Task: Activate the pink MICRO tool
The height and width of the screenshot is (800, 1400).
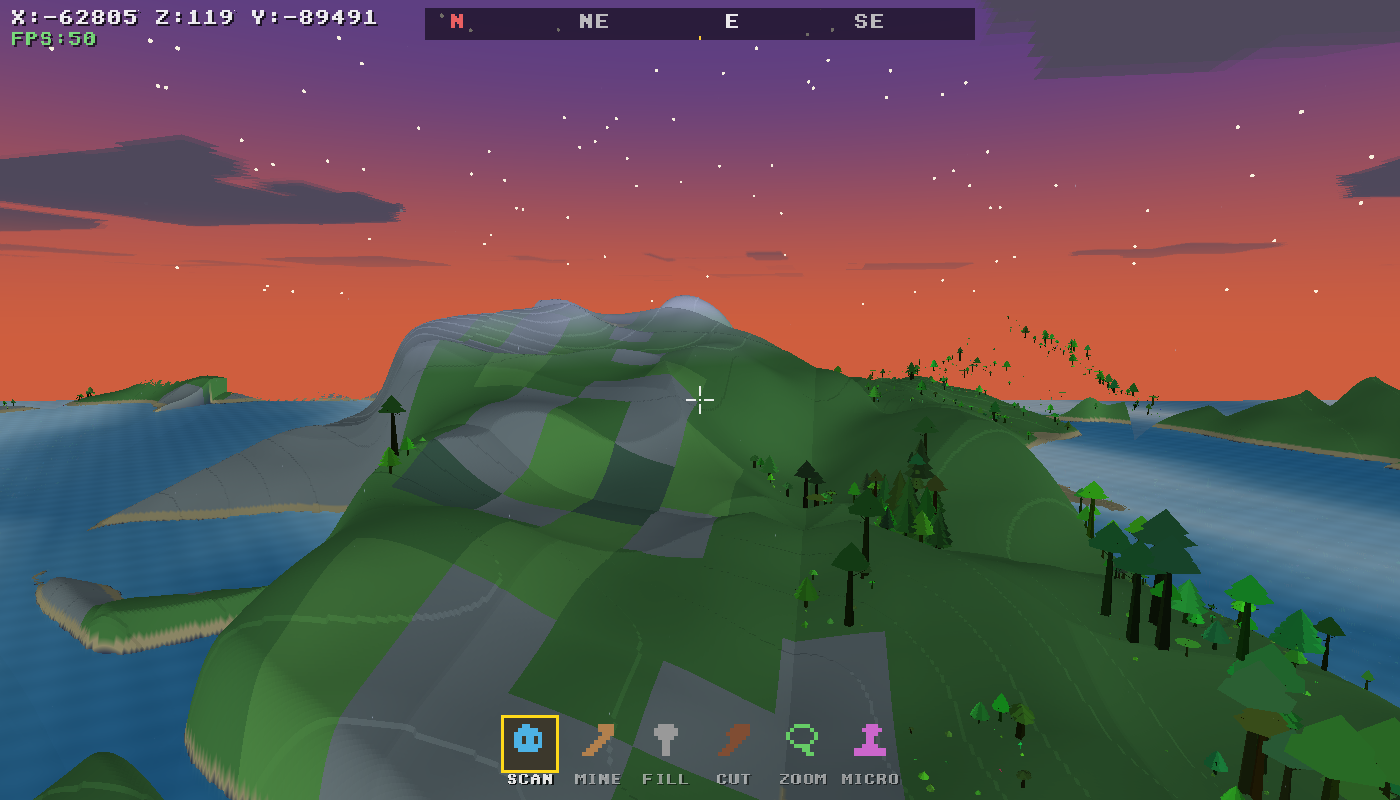Action: coord(869,740)
